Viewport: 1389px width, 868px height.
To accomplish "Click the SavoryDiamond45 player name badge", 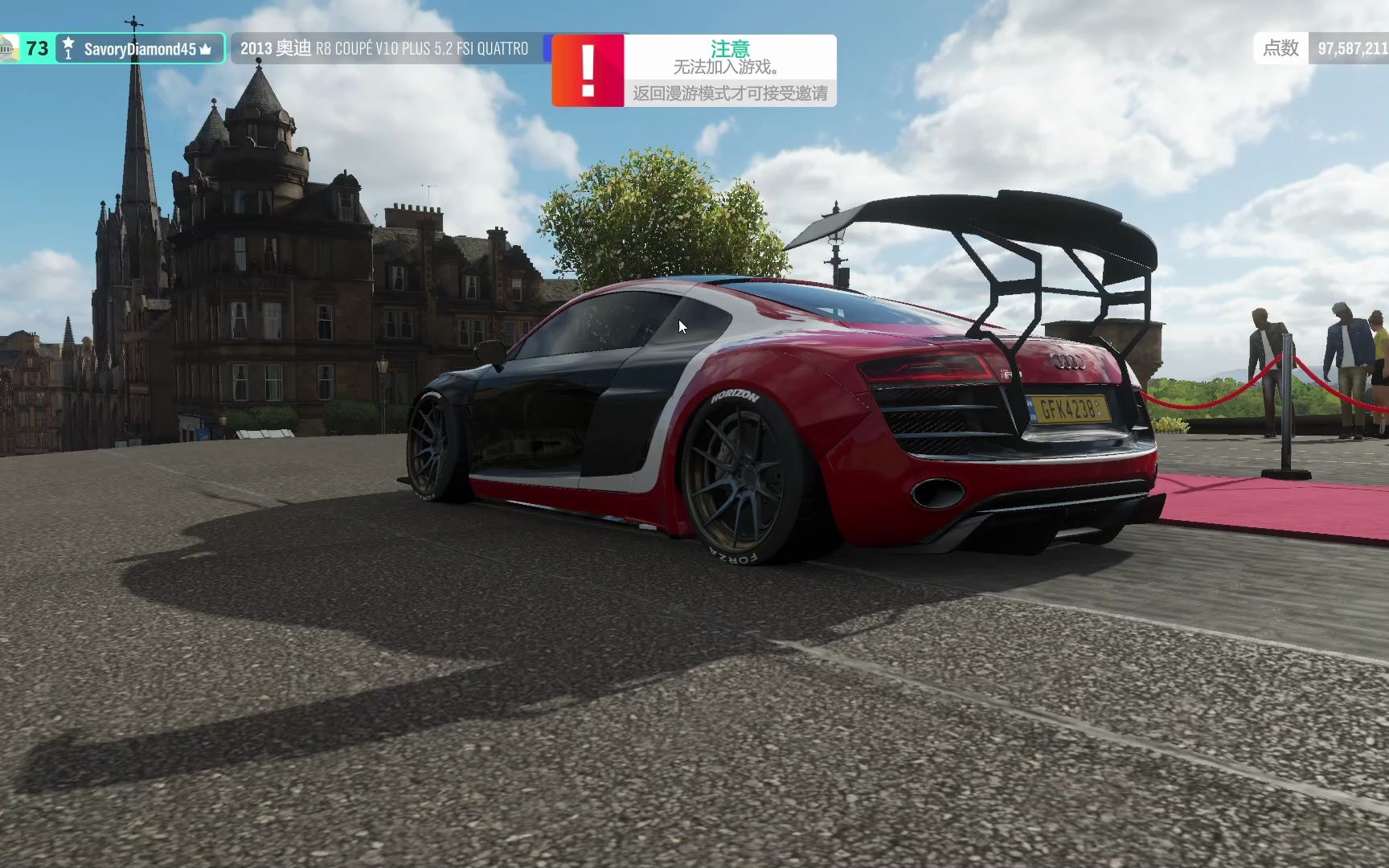I will [140, 49].
